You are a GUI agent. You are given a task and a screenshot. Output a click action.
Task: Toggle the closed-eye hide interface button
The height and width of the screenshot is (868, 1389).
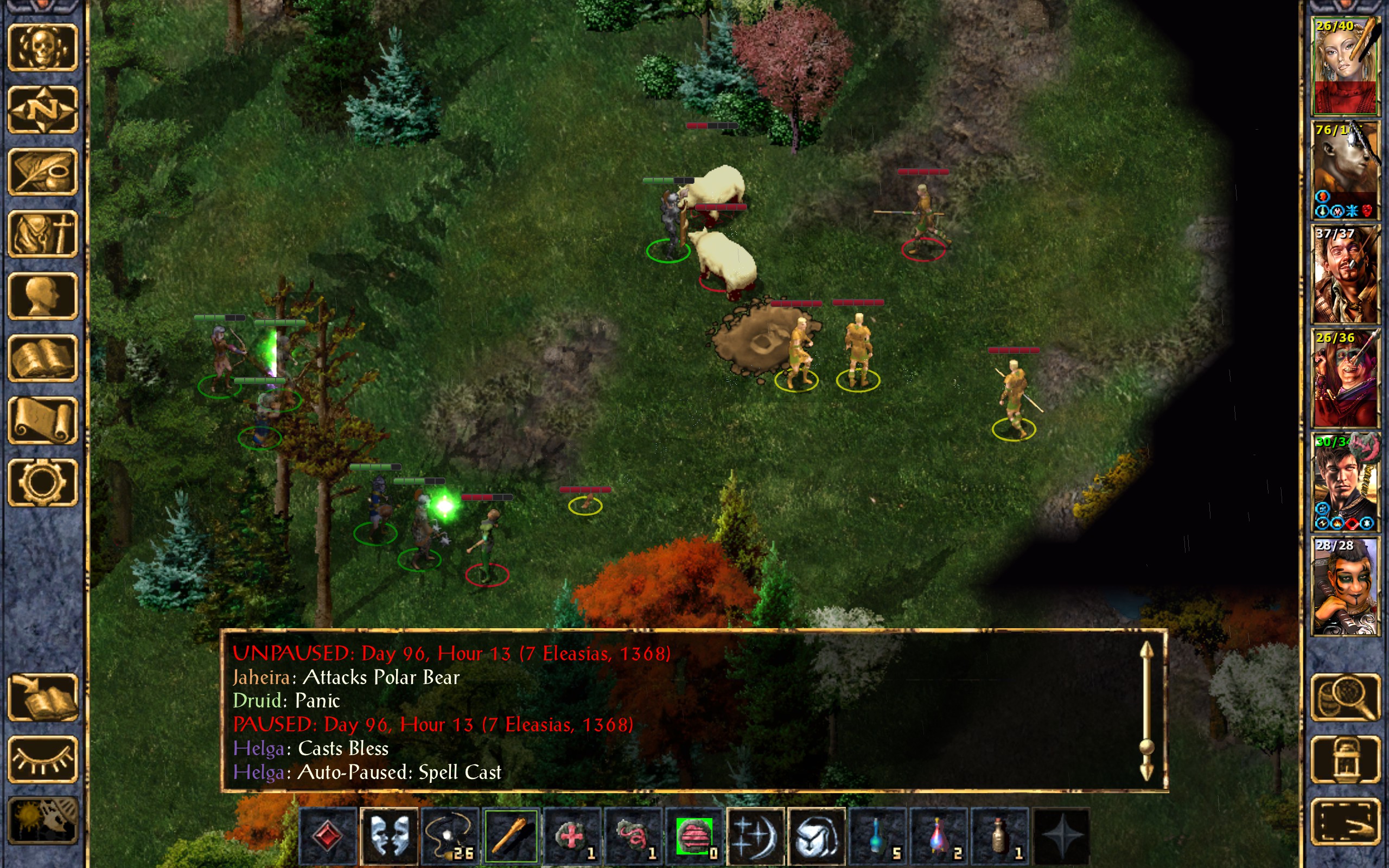coord(42,759)
